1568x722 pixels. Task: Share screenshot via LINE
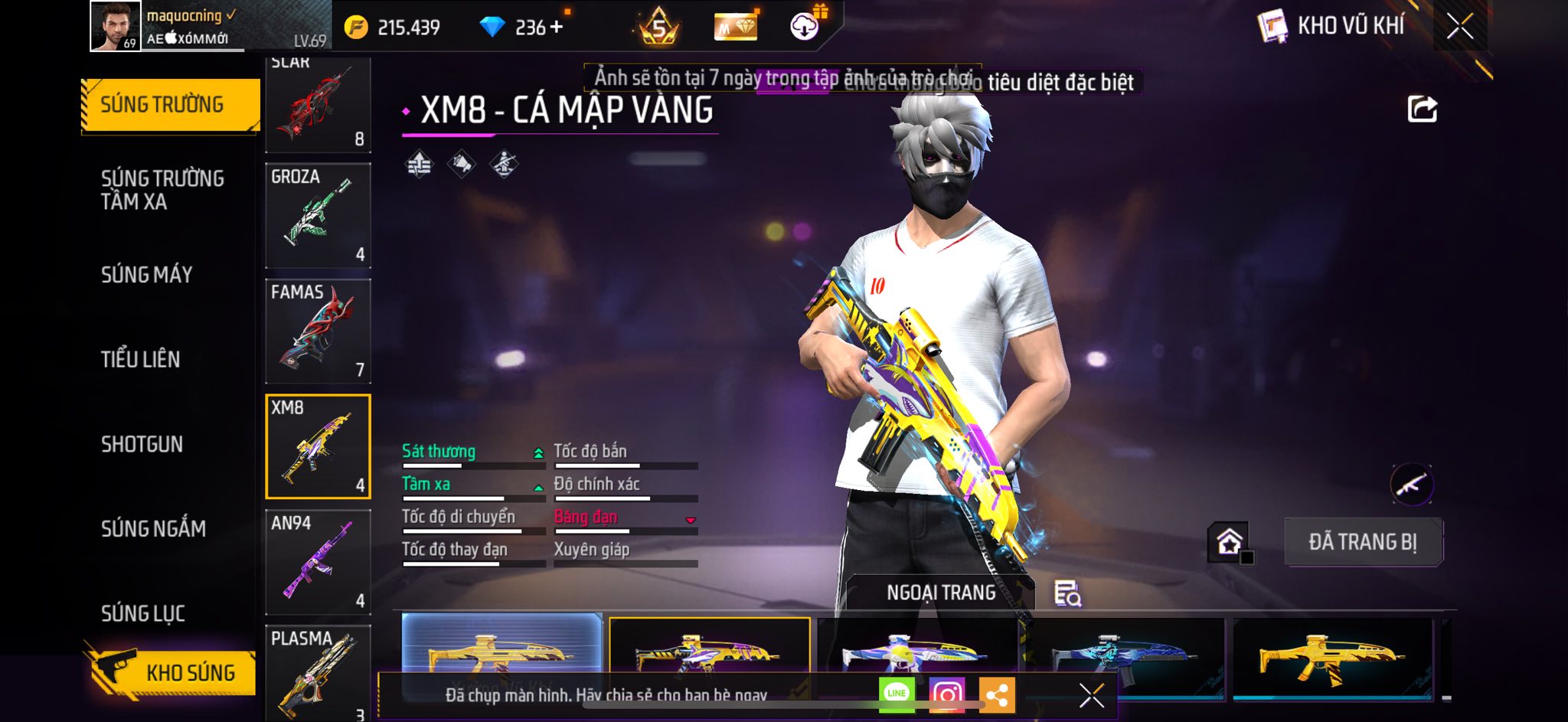click(x=897, y=694)
